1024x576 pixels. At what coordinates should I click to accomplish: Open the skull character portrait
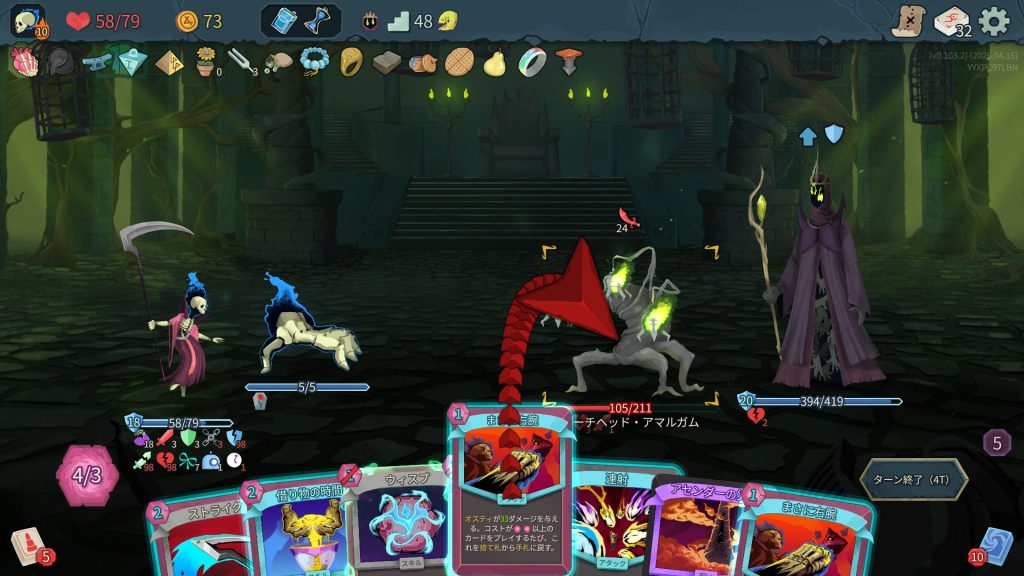click(x=27, y=21)
